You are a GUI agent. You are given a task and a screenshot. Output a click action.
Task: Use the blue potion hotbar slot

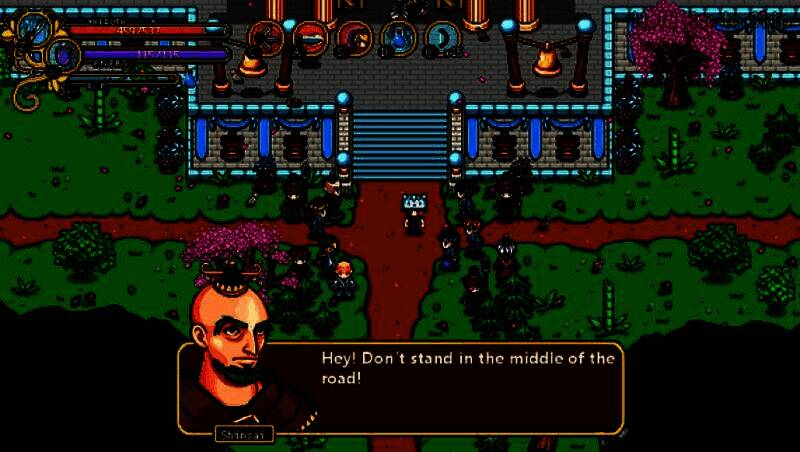[x=397, y=39]
